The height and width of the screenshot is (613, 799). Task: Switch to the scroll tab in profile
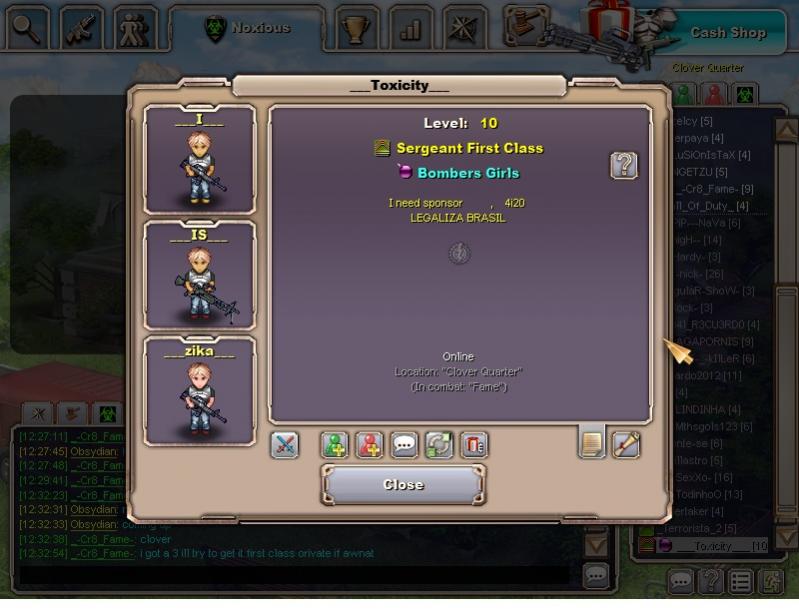626,444
